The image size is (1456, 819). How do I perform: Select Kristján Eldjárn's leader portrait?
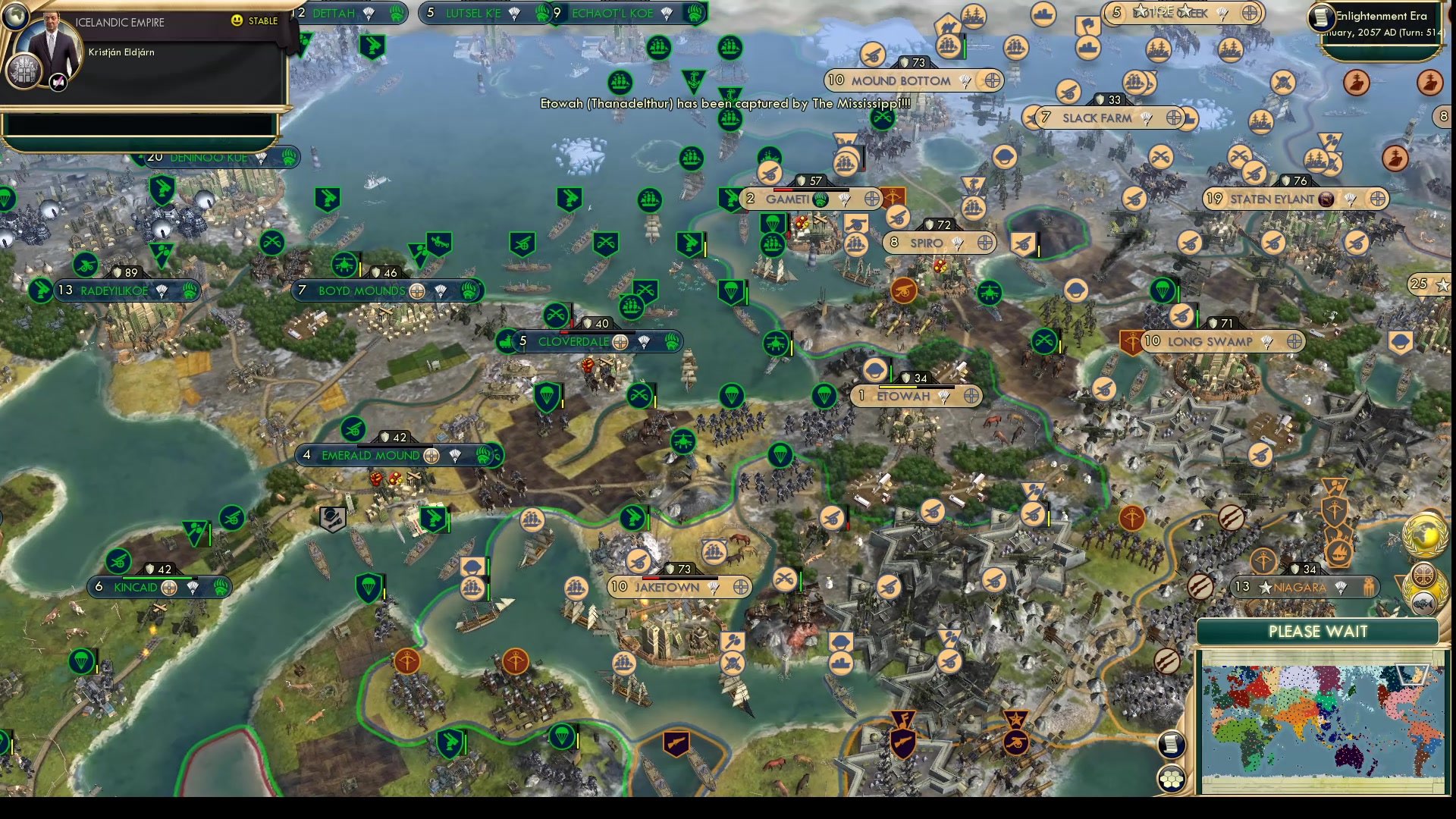pyautogui.click(x=52, y=44)
